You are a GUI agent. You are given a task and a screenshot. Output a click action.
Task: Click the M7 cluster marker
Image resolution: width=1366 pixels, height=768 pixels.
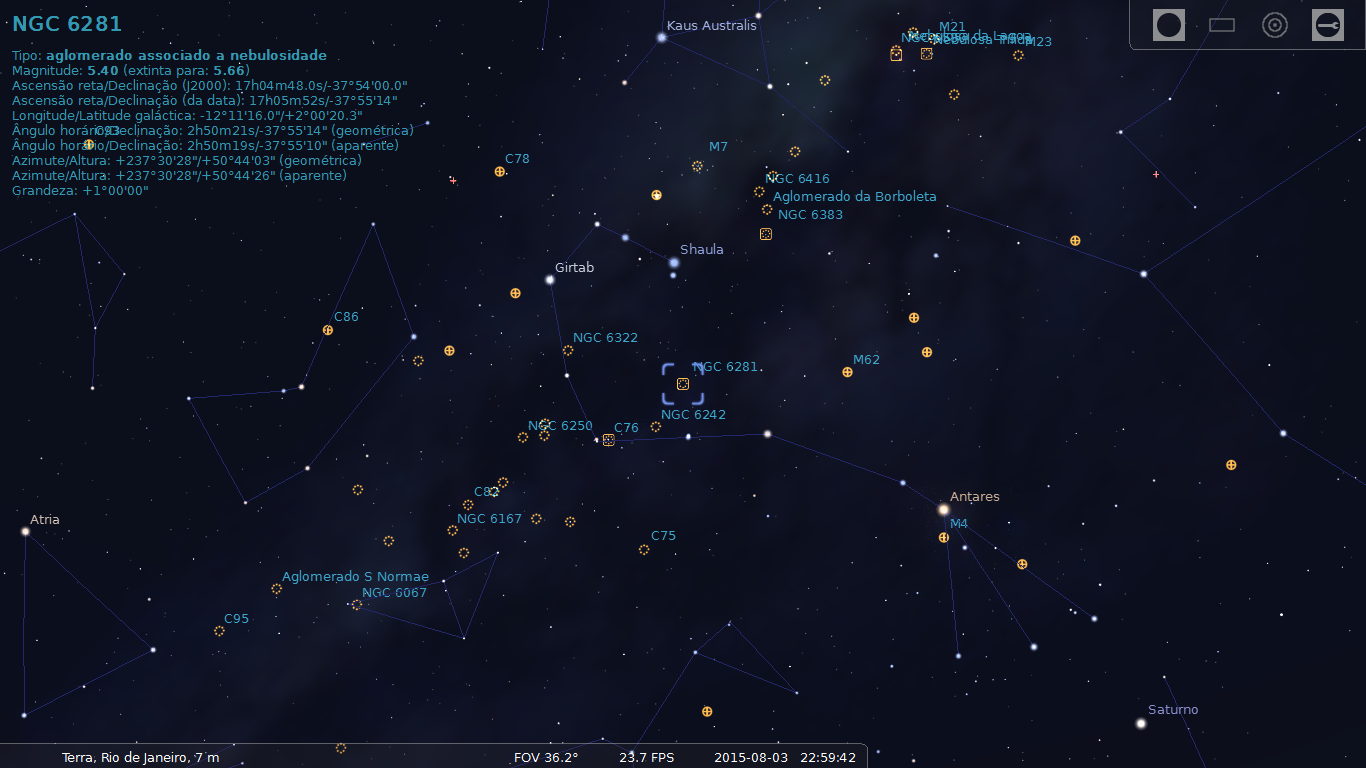pos(697,167)
